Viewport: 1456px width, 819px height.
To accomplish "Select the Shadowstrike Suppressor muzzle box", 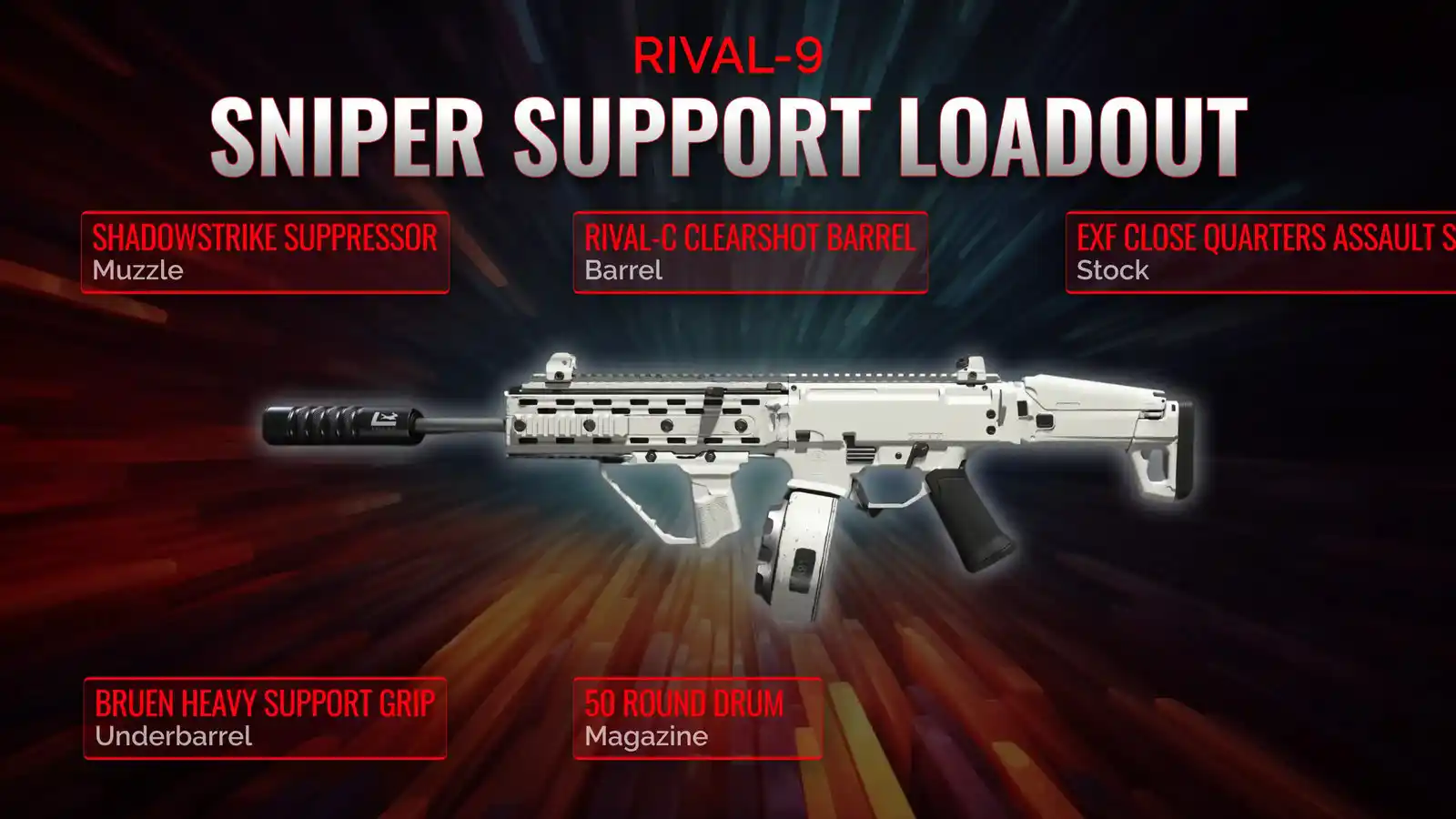I will 265,252.
